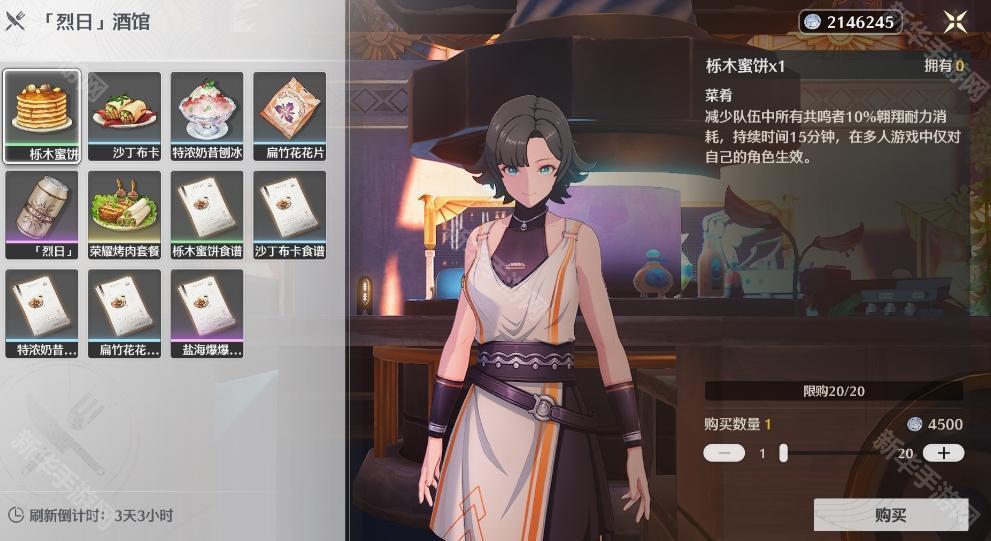Choose the 扁竹花花 recipe slot
Screen dimensions: 991x541
click(x=124, y=313)
